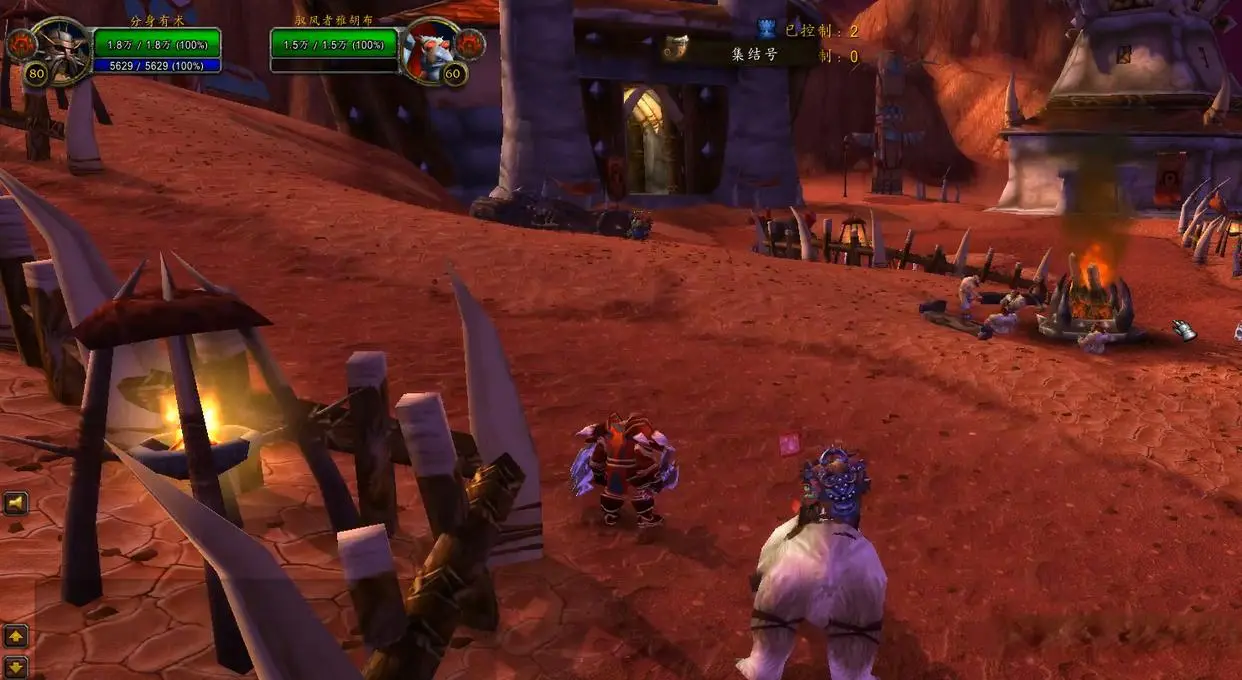Click the blue tower control icon
This screenshot has width=1242, height=680.
tap(767, 29)
